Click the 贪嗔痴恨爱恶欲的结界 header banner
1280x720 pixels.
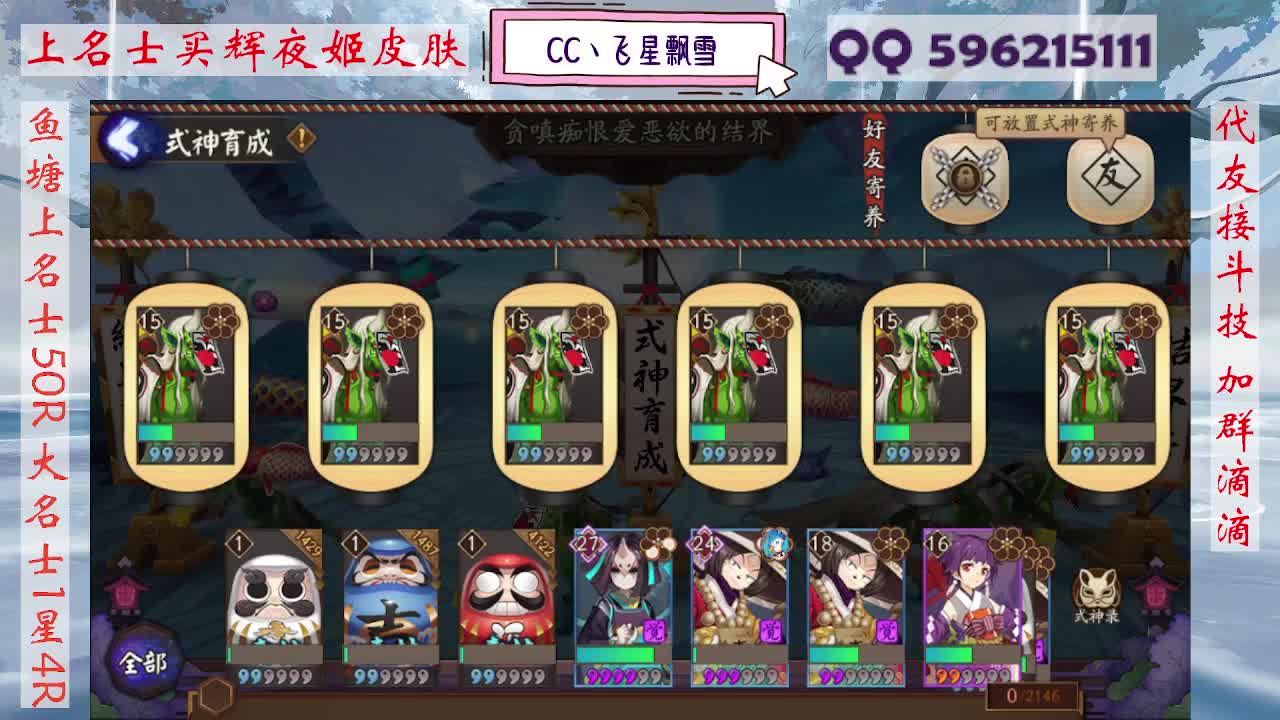(x=638, y=130)
